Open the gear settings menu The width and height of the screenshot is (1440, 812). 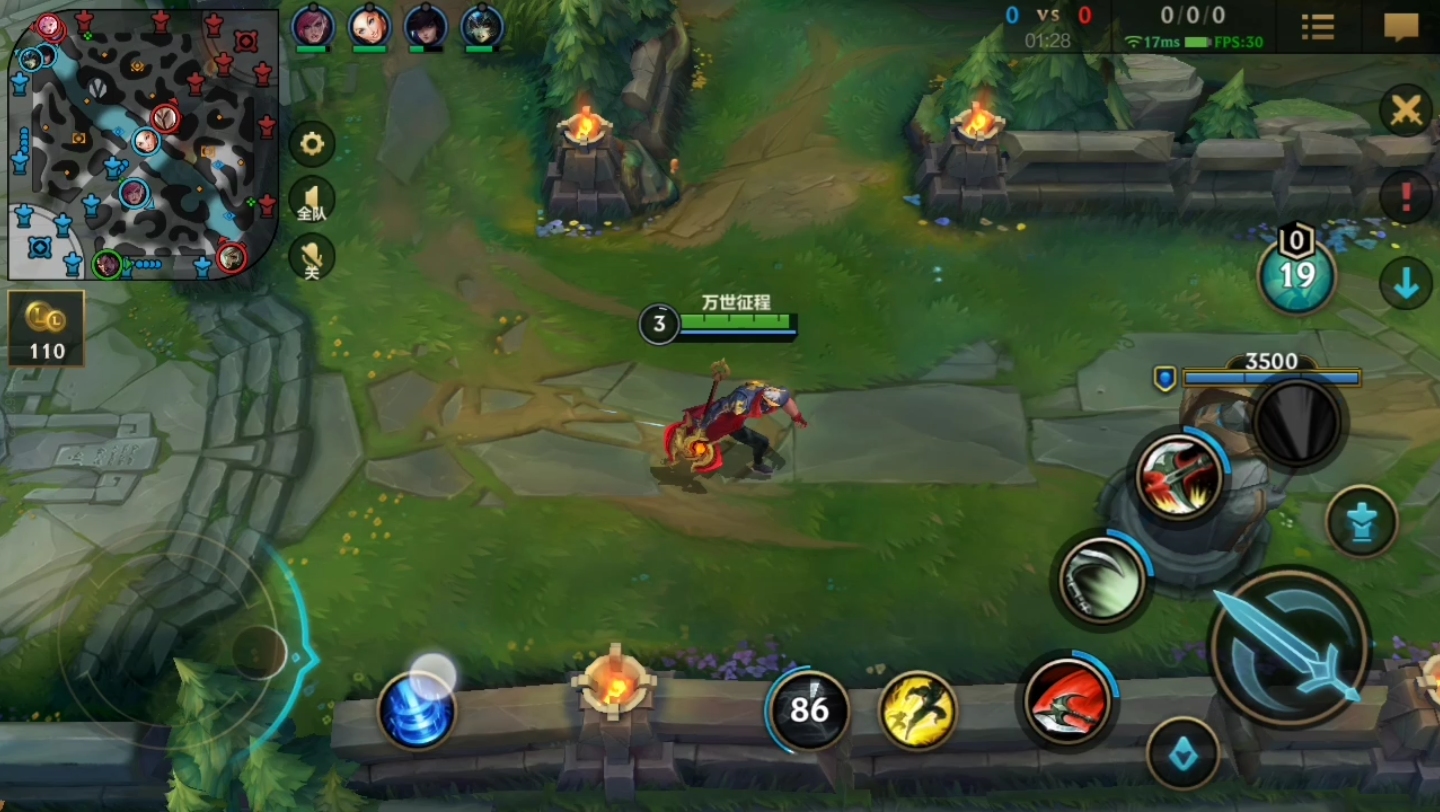[x=312, y=145]
